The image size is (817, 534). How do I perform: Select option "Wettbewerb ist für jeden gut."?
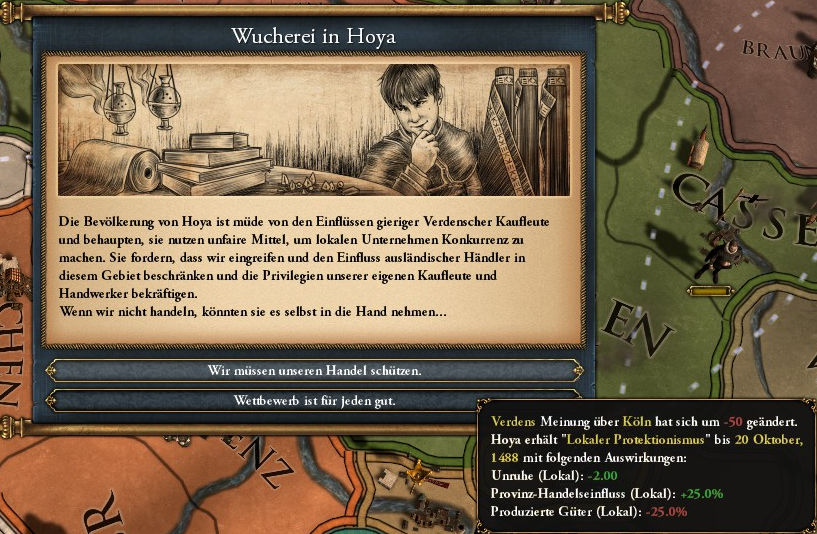(x=314, y=401)
